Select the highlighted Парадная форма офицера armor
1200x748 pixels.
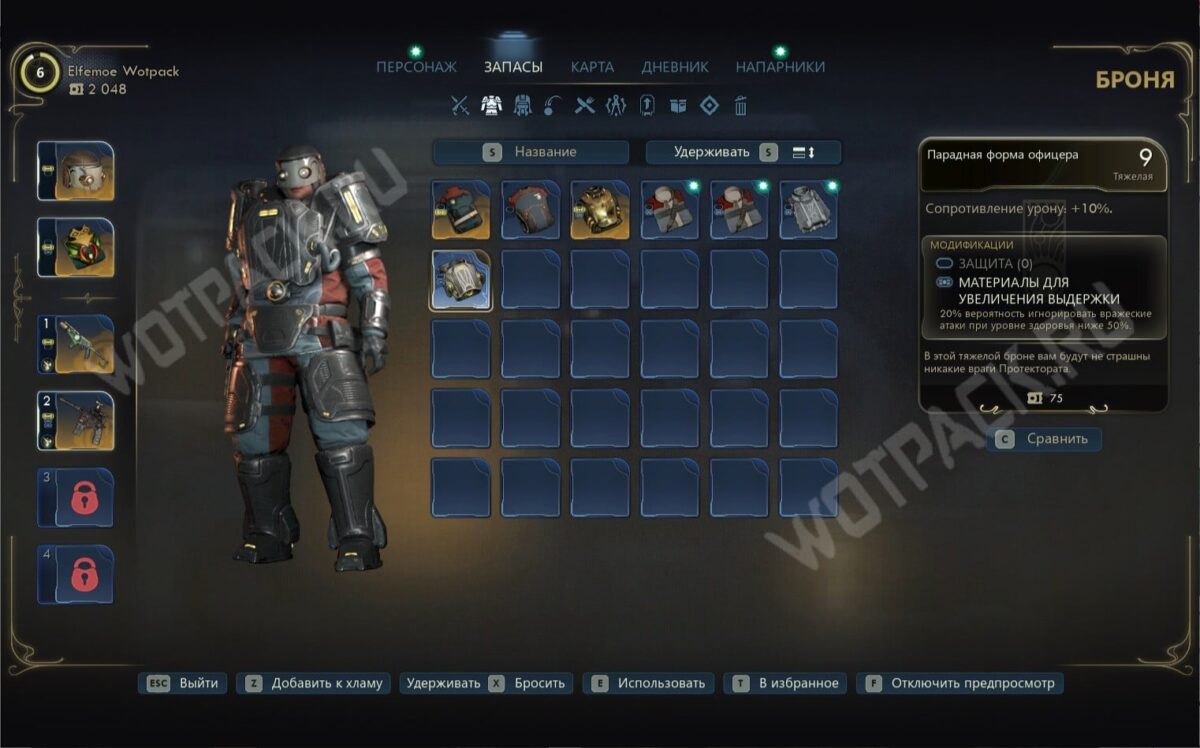461,279
